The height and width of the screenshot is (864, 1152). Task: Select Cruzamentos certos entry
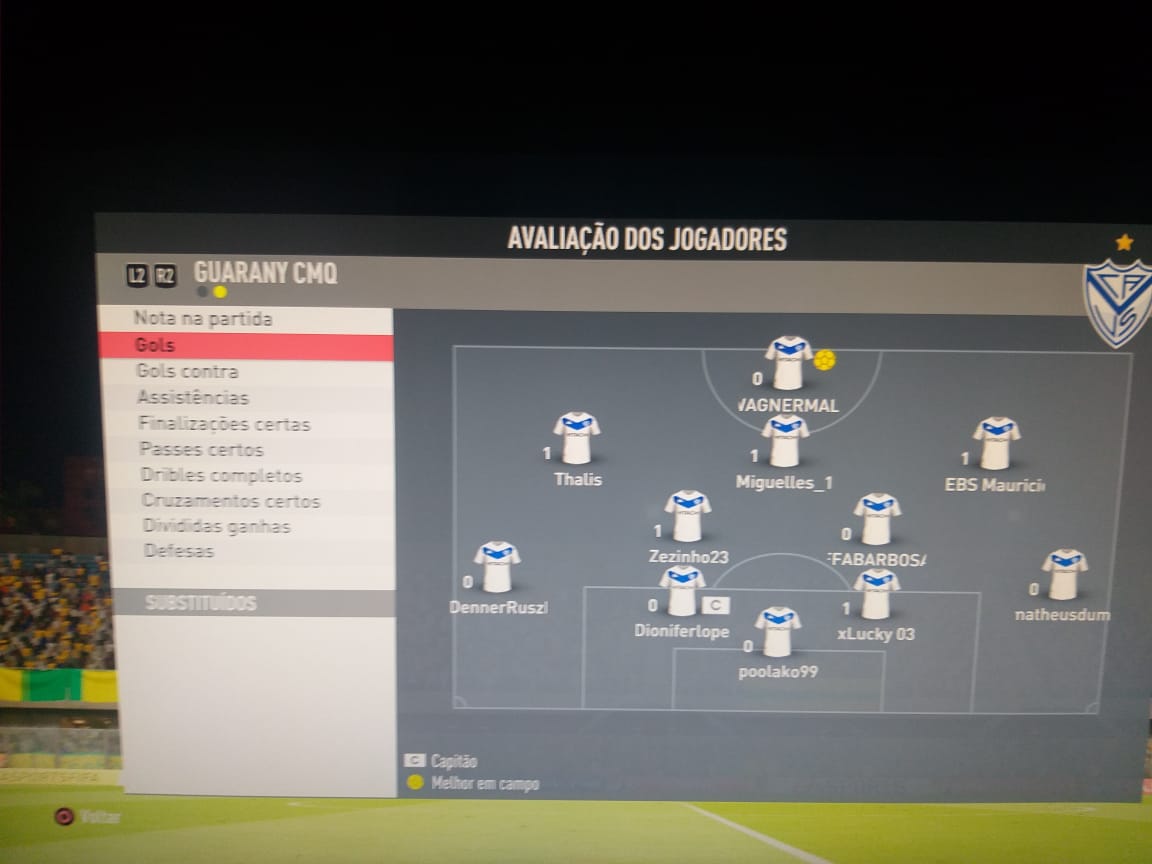pos(231,501)
